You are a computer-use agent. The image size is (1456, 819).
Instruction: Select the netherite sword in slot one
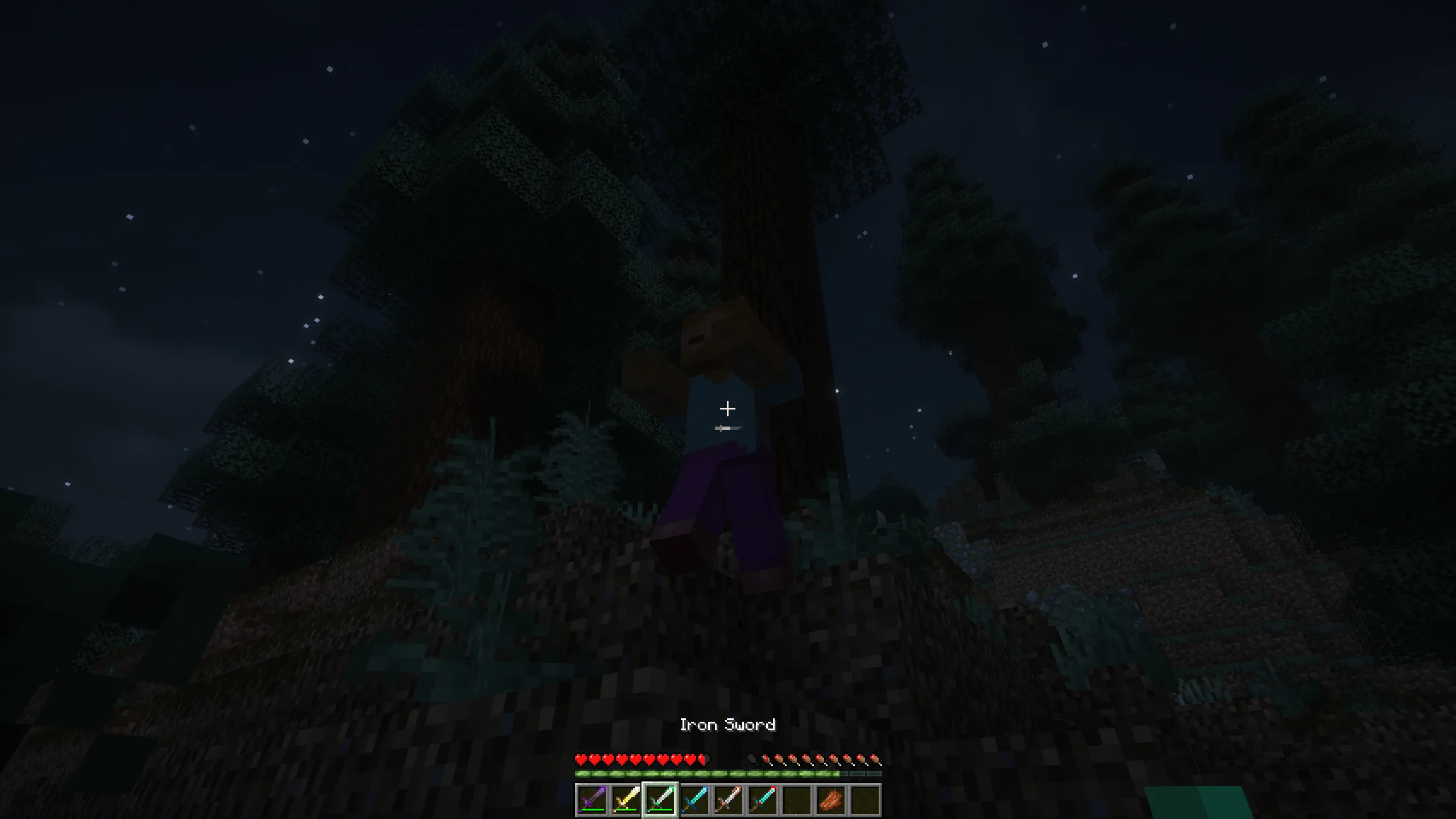point(592,801)
